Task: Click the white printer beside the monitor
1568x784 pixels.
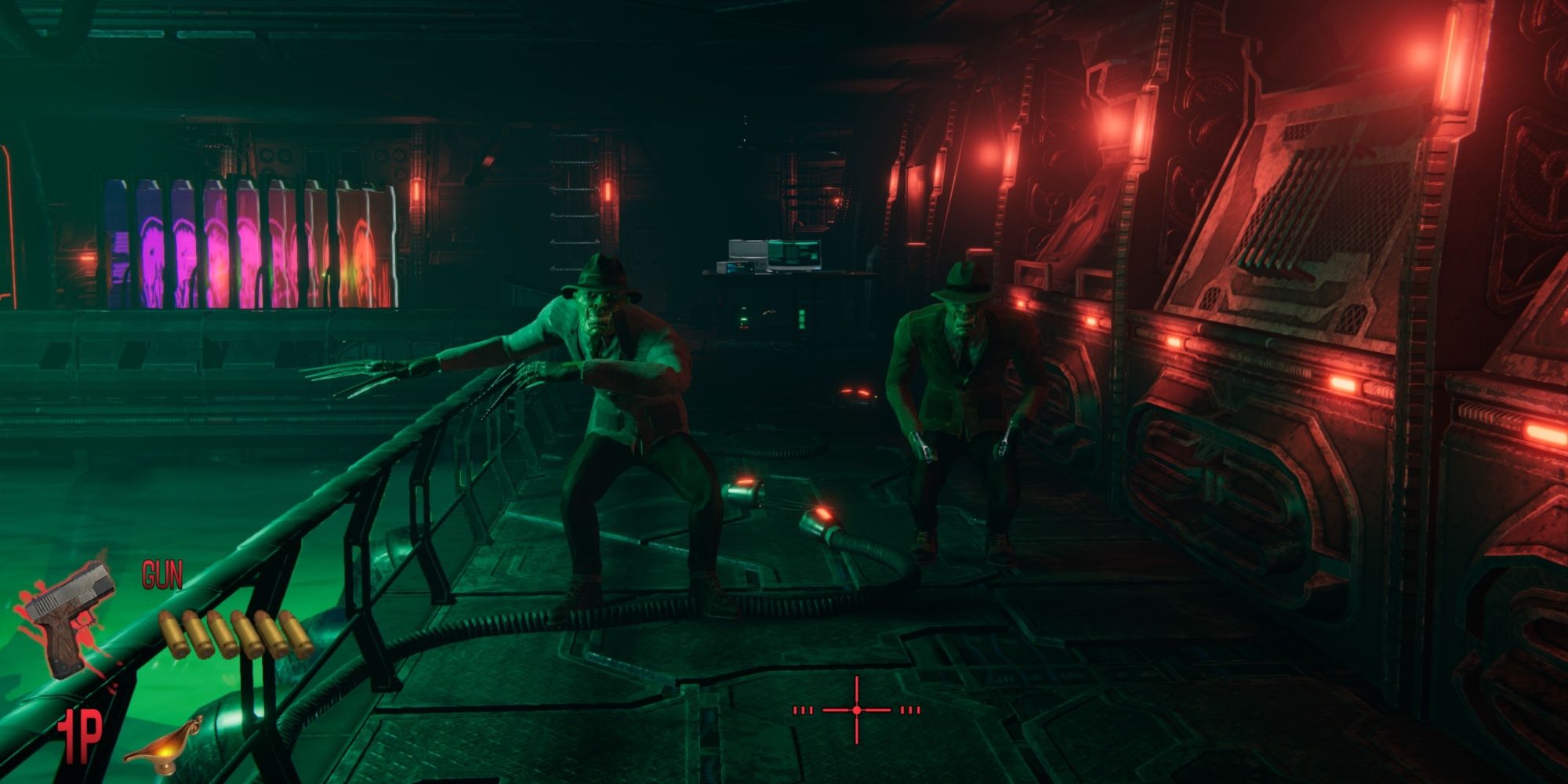Action: click(748, 249)
